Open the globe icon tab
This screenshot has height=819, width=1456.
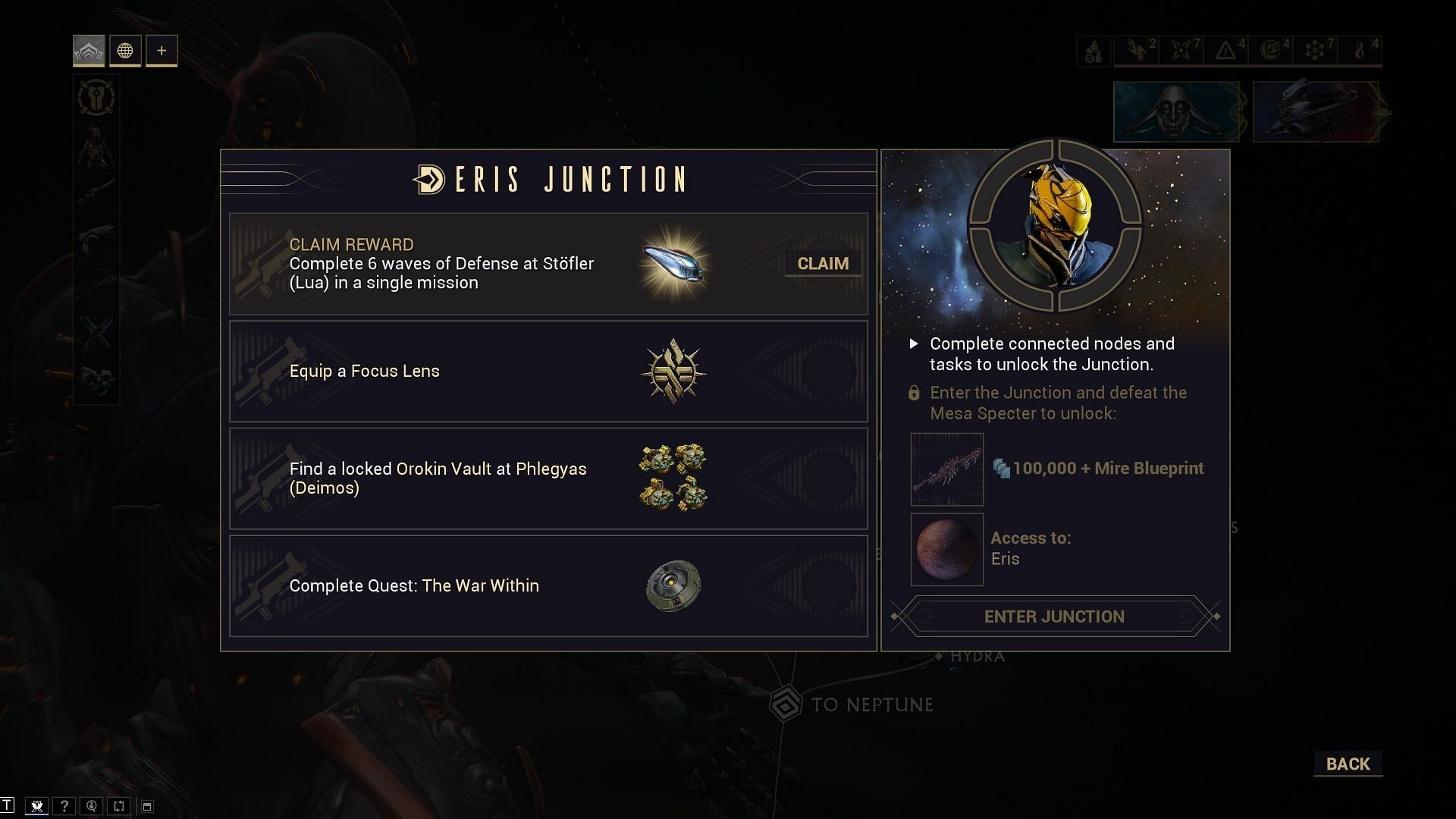pyautogui.click(x=125, y=51)
